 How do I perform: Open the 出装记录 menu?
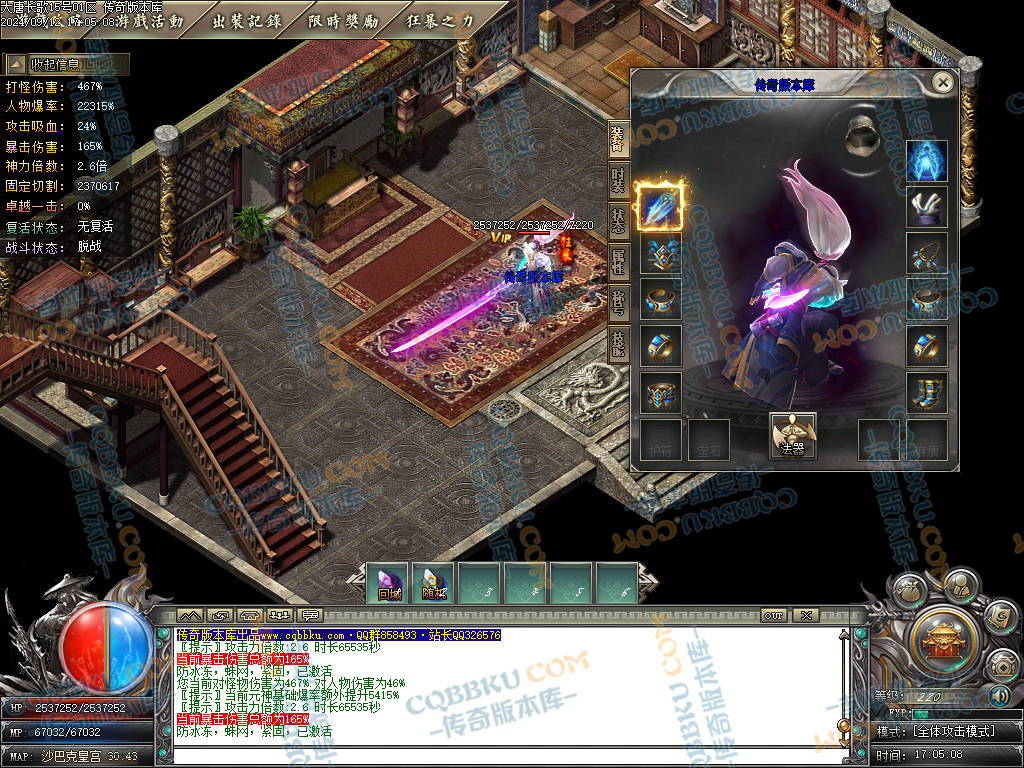pyautogui.click(x=247, y=21)
